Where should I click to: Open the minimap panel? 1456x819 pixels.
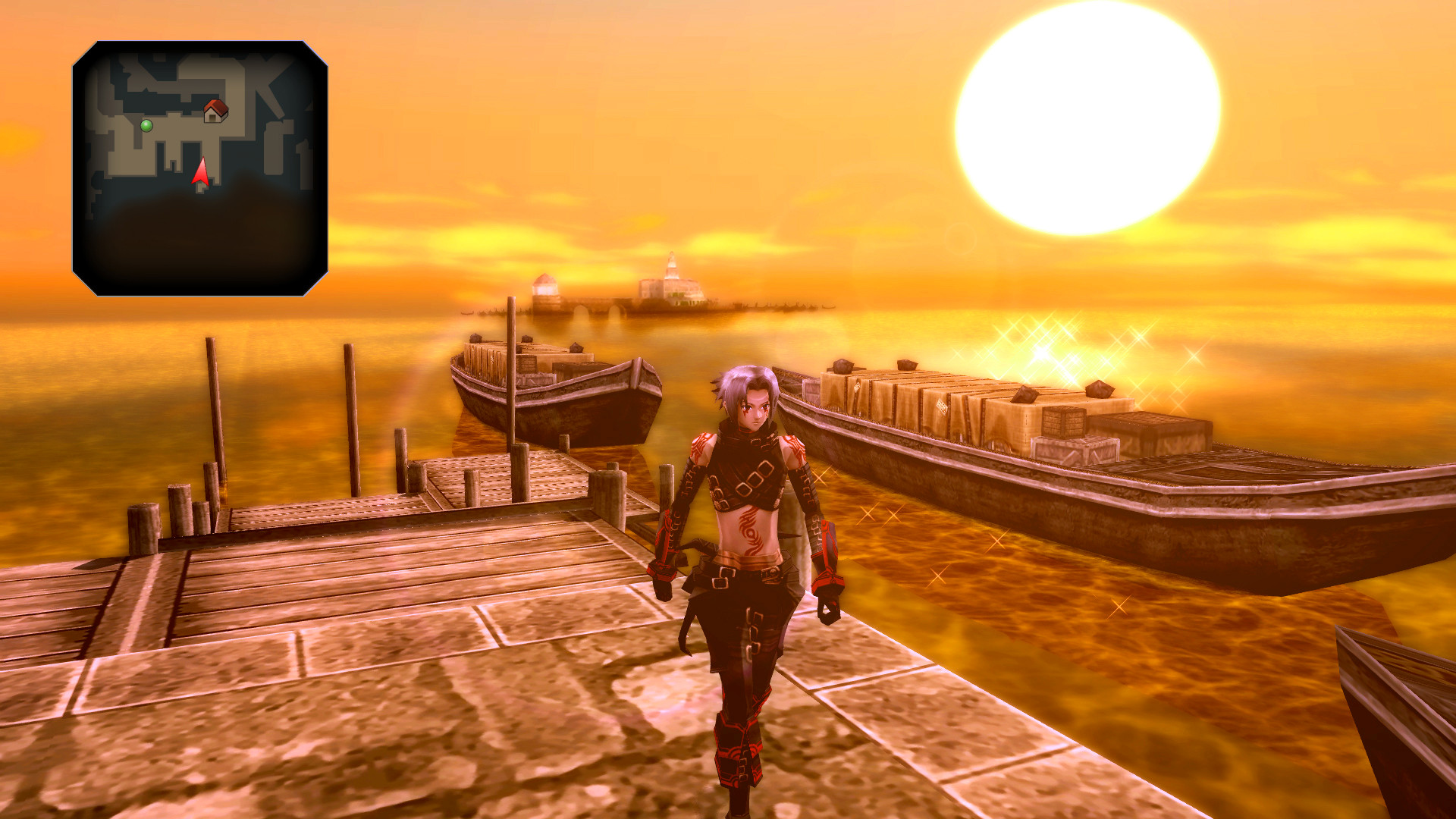205,167
